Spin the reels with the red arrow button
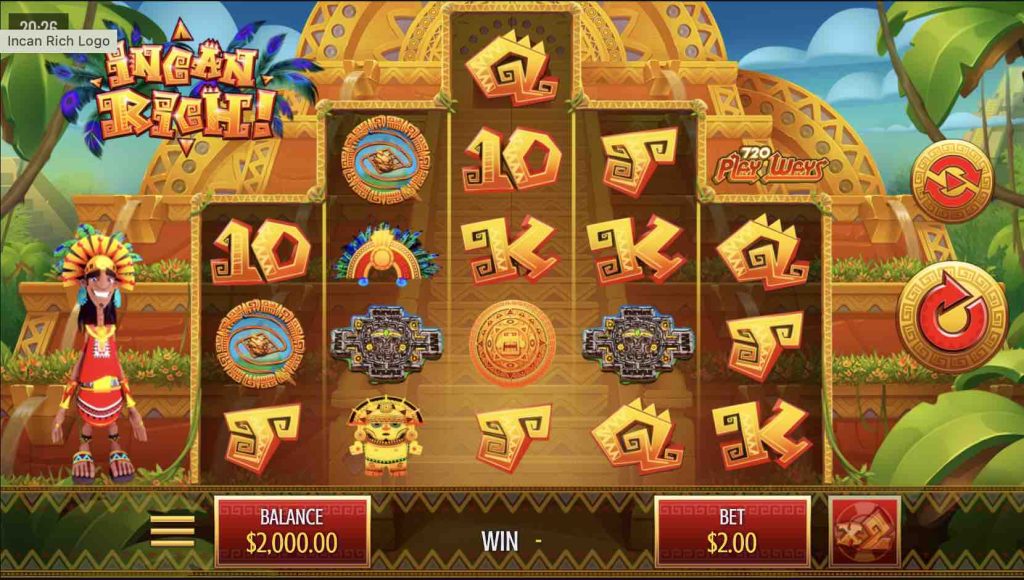1024x580 pixels. coord(951,317)
